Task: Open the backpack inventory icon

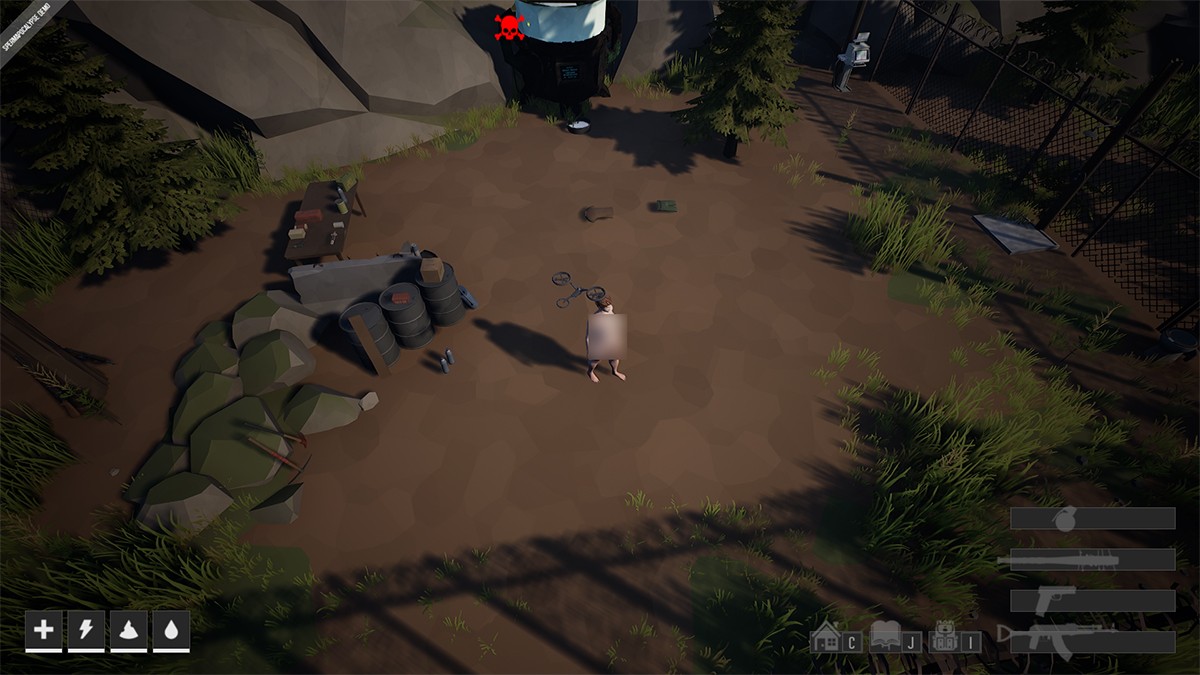Action: (x=946, y=636)
